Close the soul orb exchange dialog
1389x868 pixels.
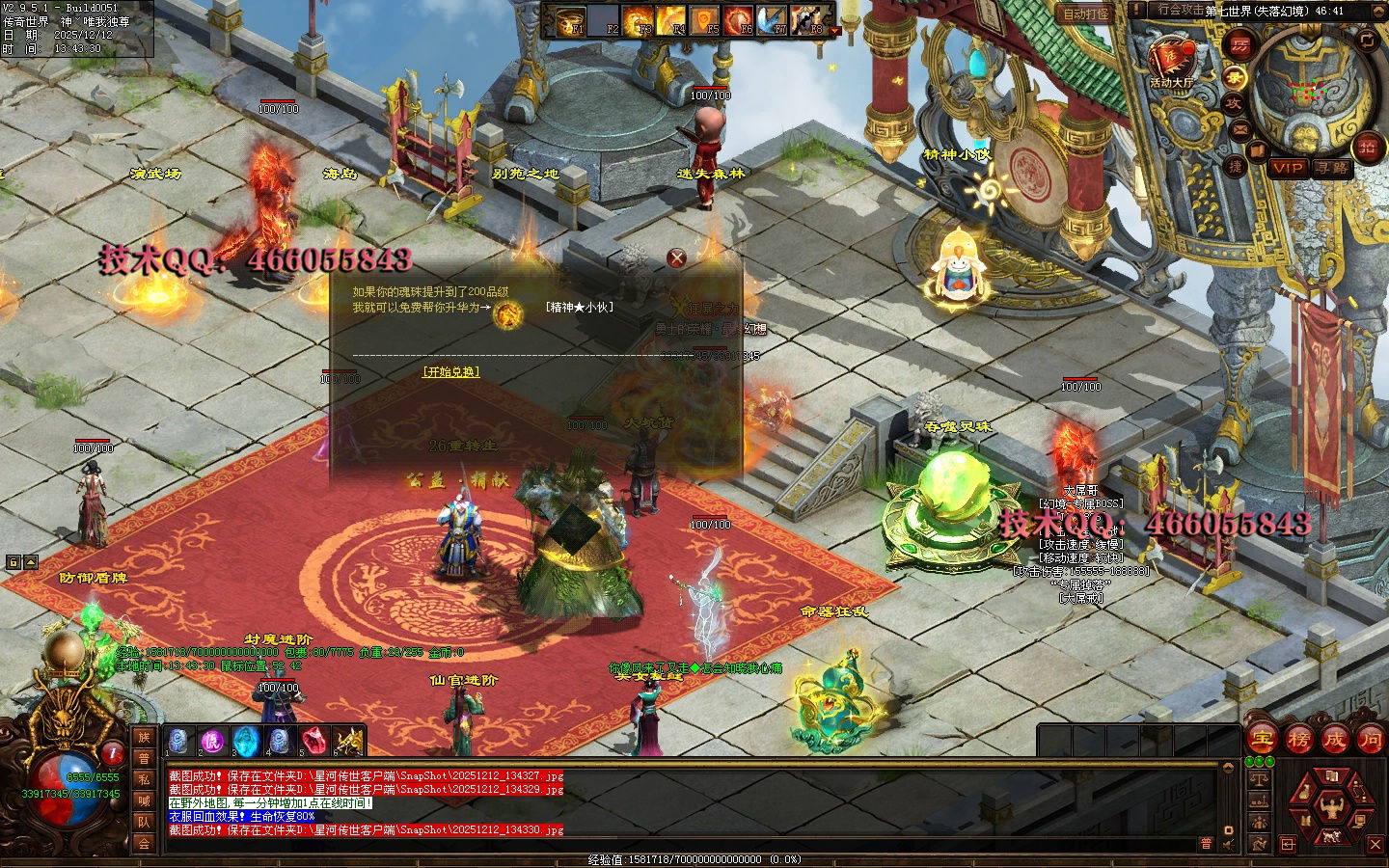(677, 258)
